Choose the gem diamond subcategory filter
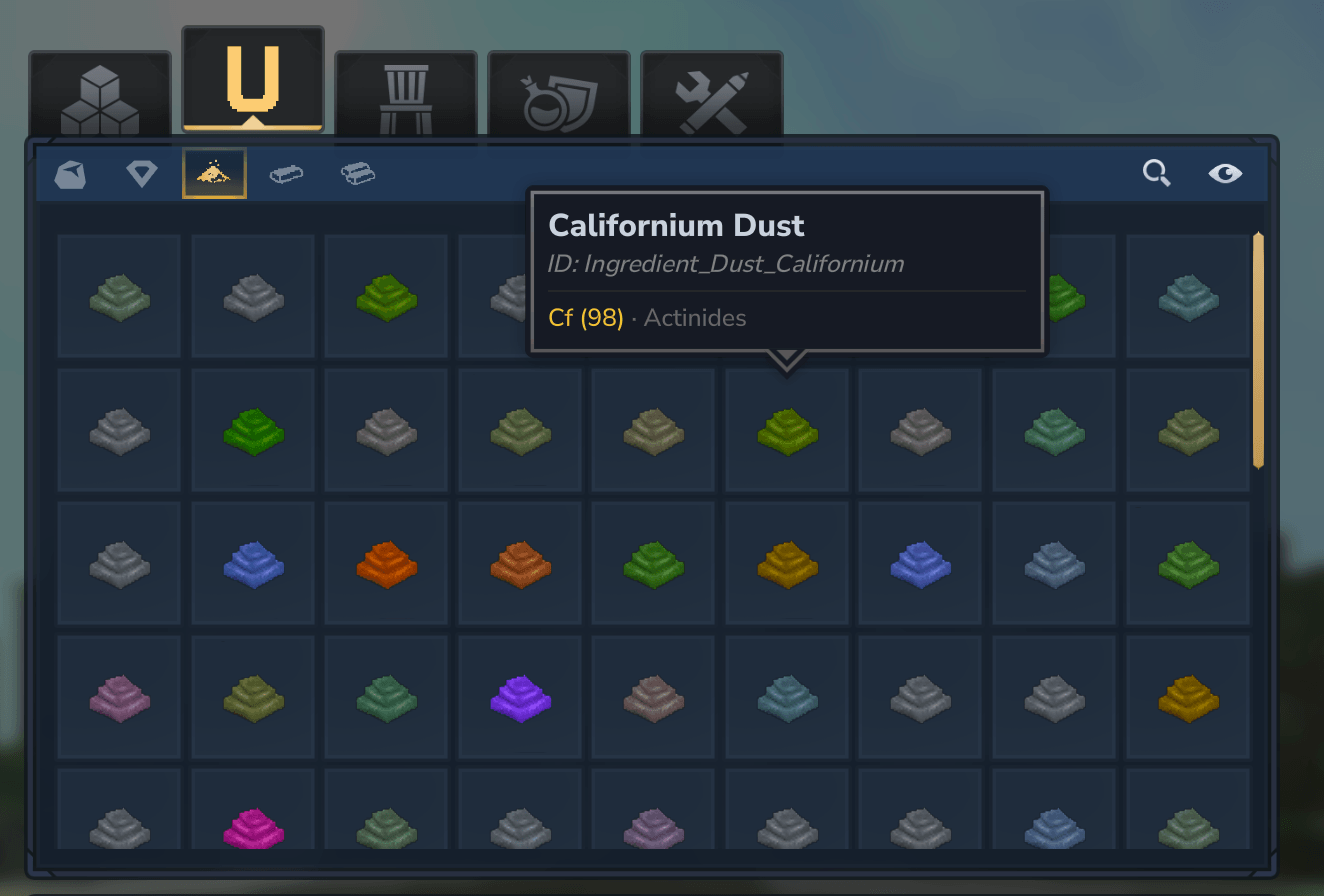 (x=142, y=174)
